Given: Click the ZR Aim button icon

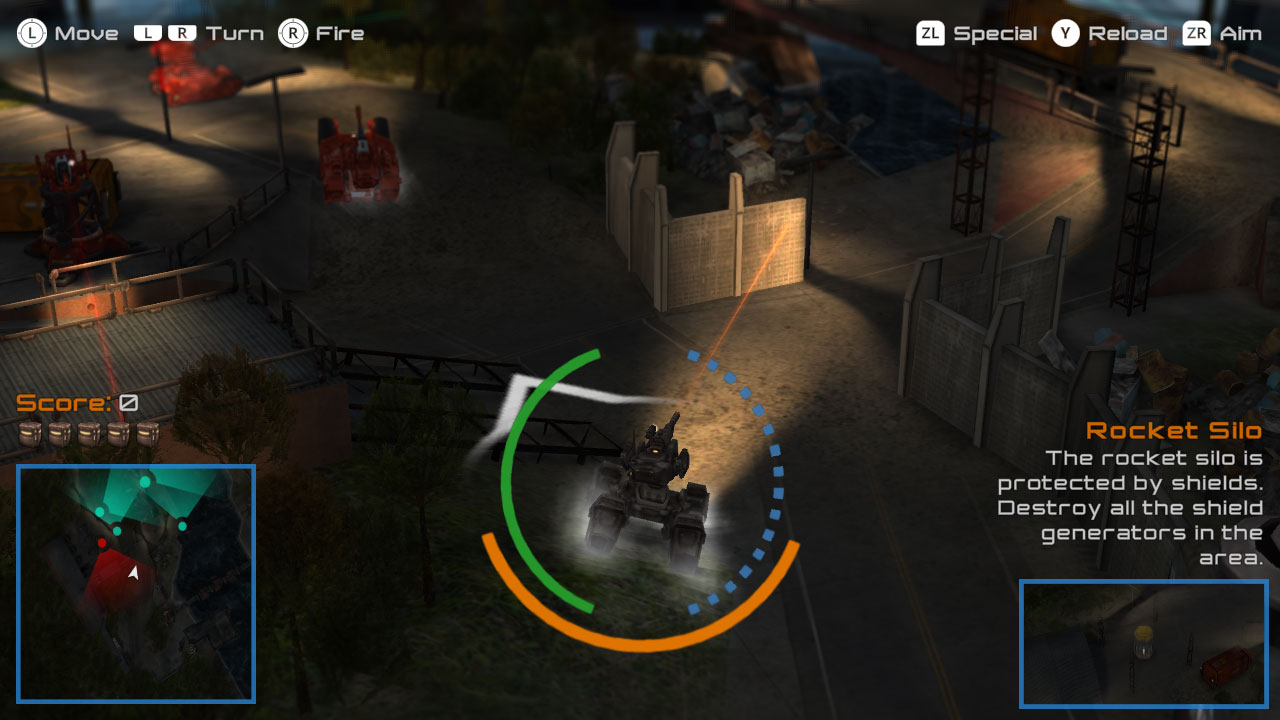Looking at the screenshot, I should click(1197, 33).
